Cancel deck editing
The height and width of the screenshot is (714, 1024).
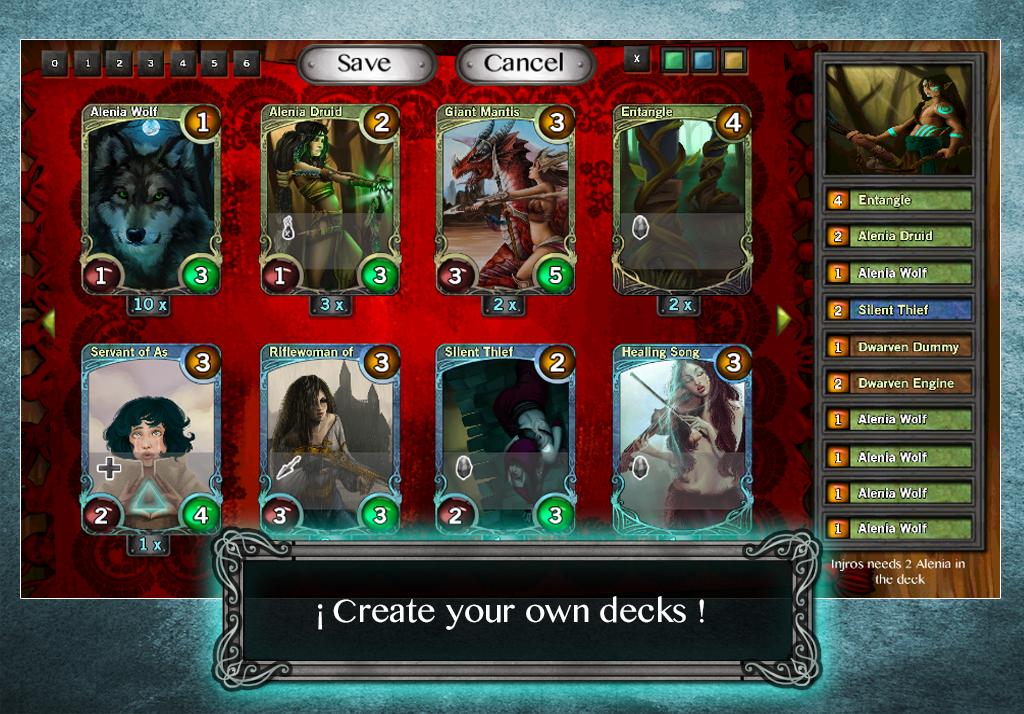click(x=525, y=63)
